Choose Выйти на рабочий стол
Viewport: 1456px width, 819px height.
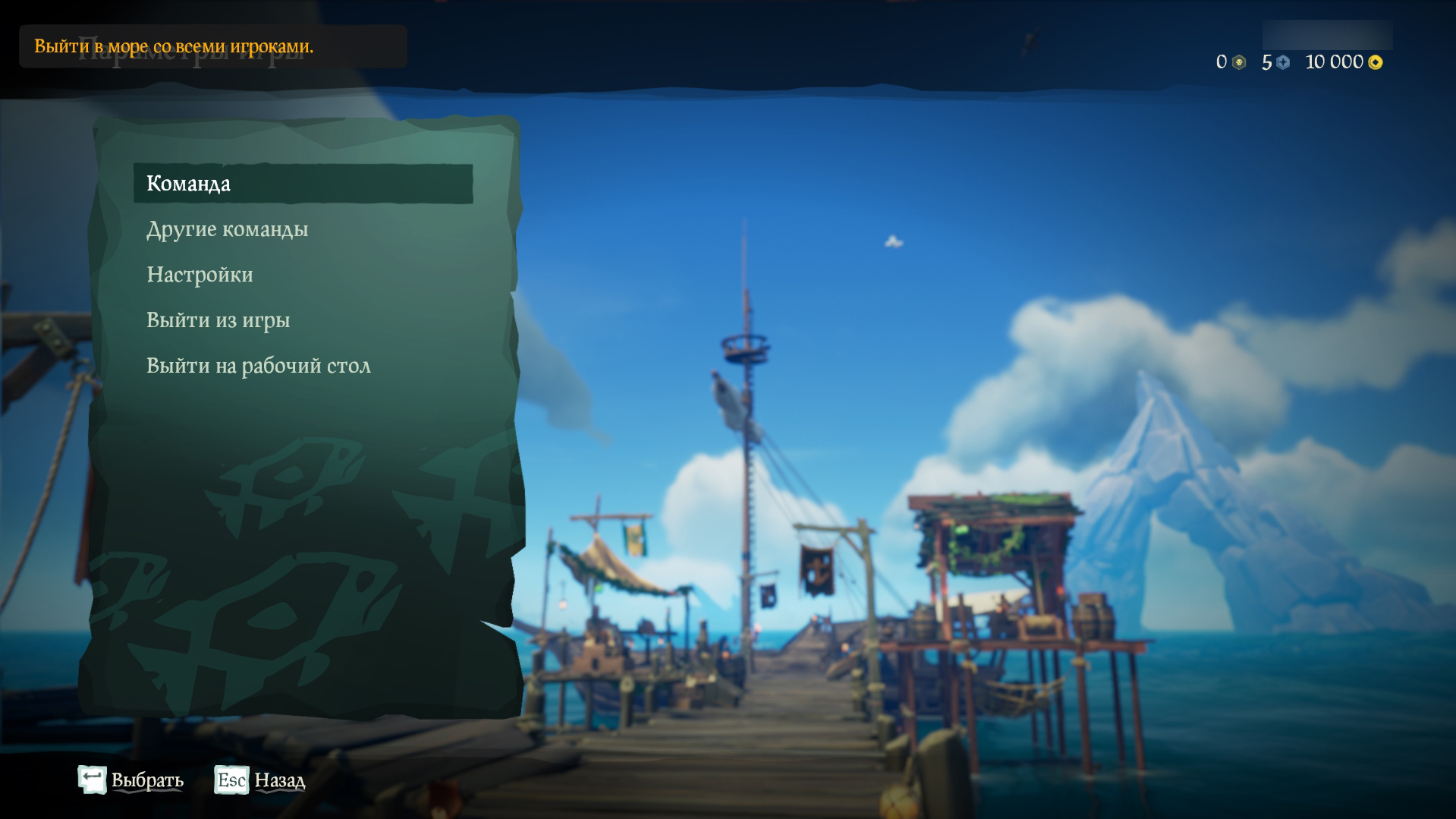(259, 365)
